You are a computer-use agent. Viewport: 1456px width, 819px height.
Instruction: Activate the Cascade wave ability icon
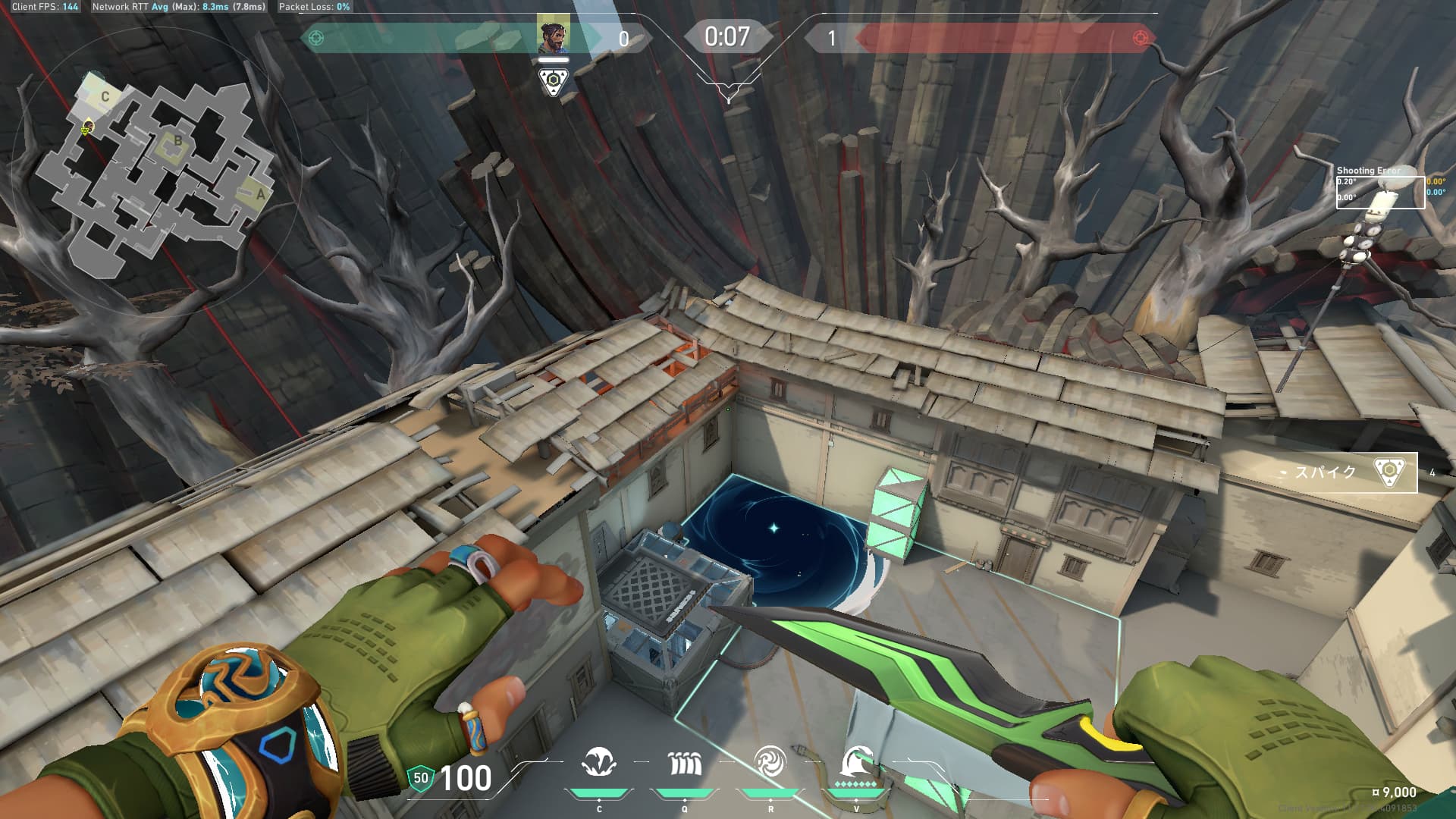click(x=599, y=763)
